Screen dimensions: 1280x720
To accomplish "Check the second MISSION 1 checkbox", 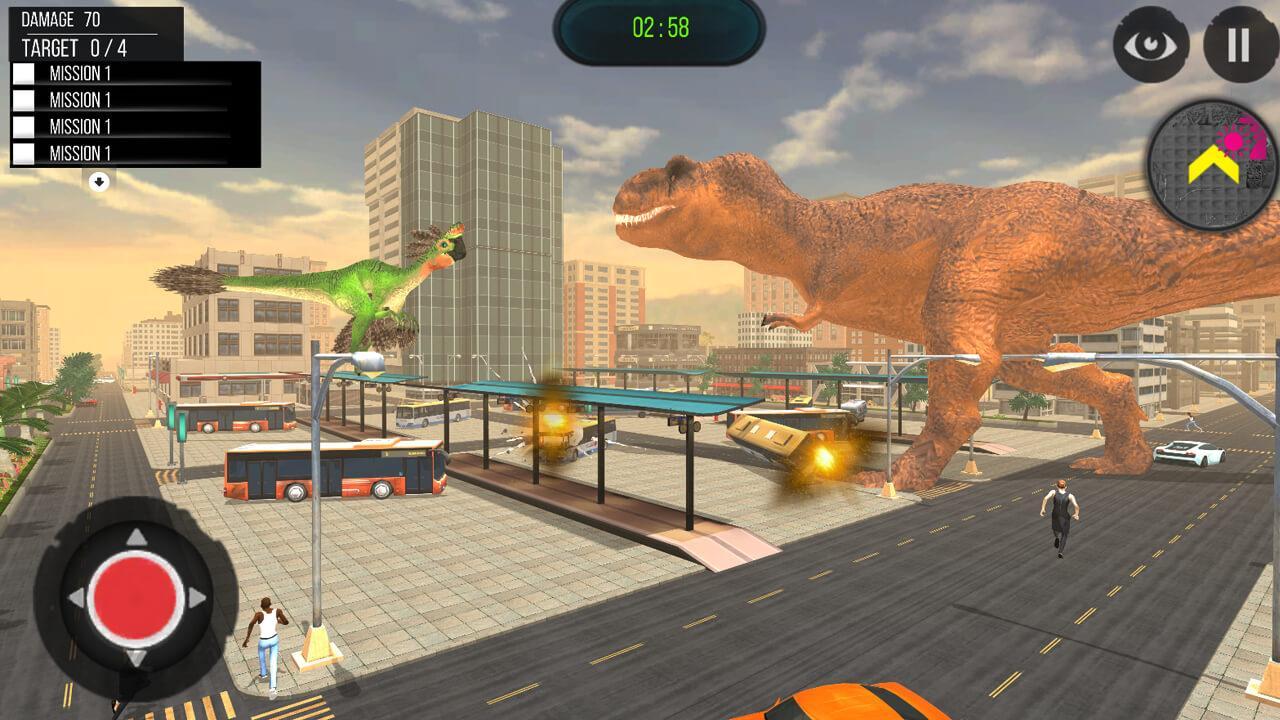I will point(26,98).
